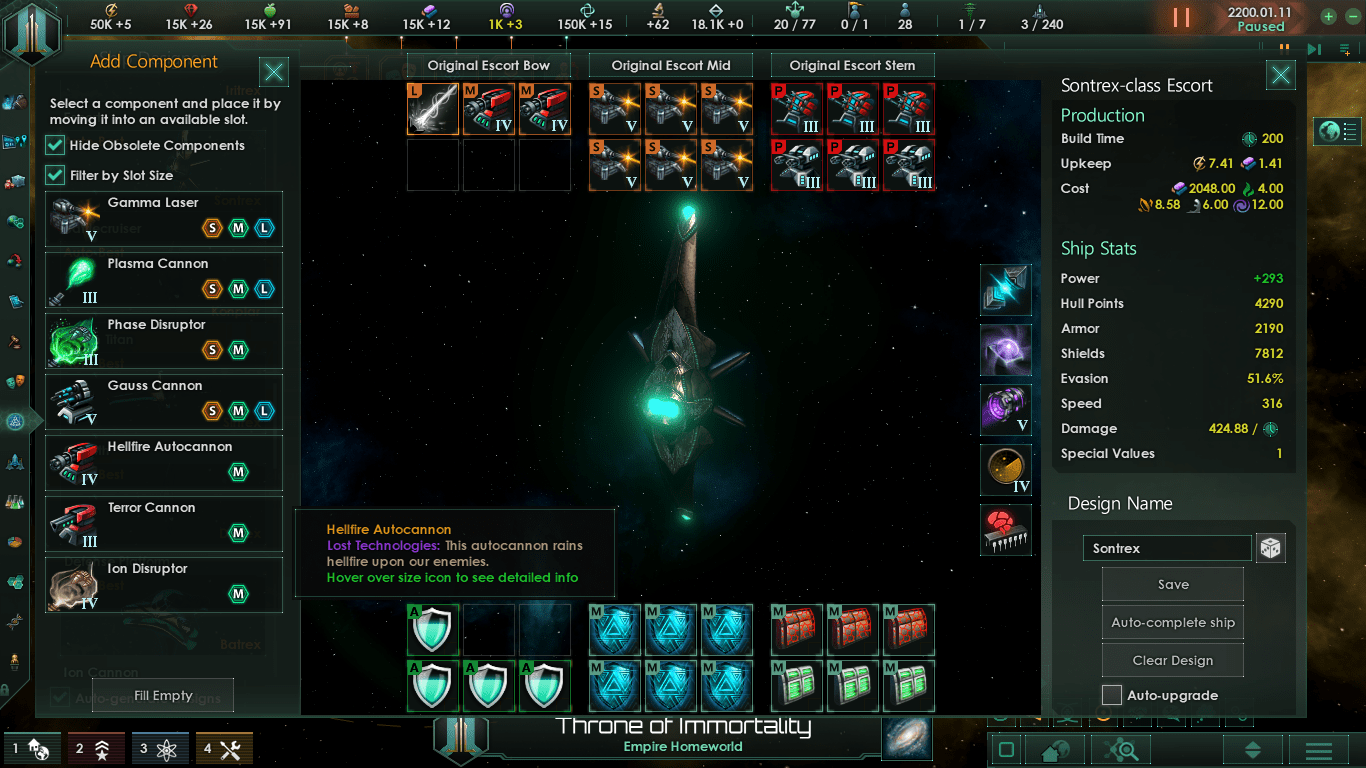Click the Fill Empty button
Viewport: 1366px width, 768px height.
click(163, 696)
